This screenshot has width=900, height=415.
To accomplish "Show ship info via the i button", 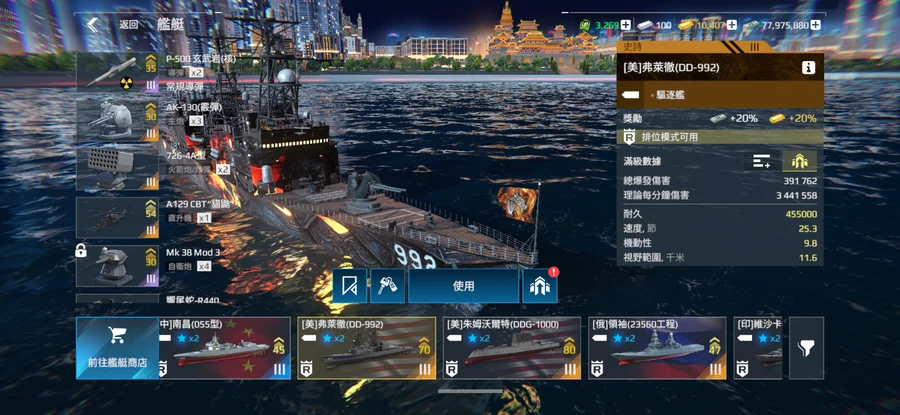I will tap(808, 67).
